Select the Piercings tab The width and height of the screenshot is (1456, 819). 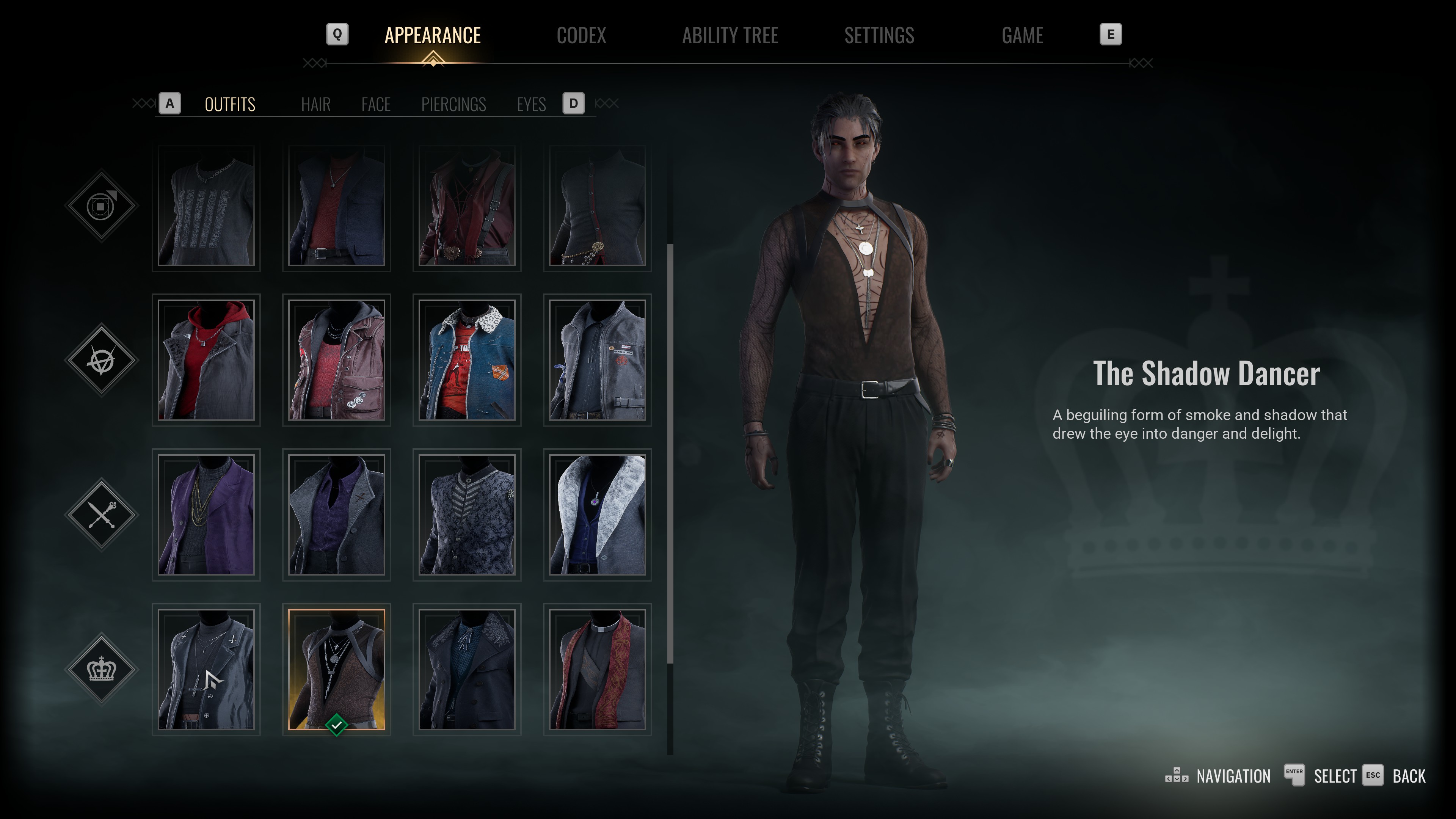coord(453,105)
